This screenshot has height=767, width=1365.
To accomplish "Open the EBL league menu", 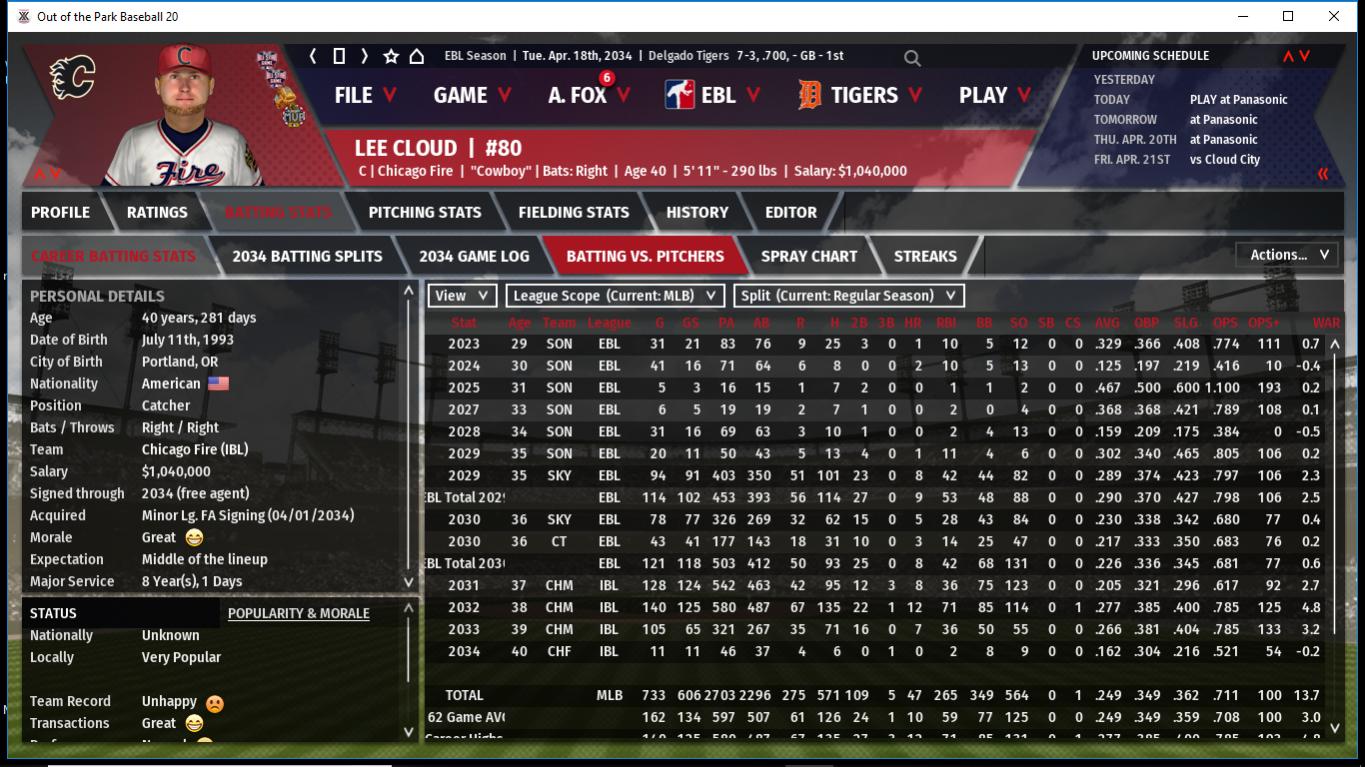I will click(x=712, y=95).
